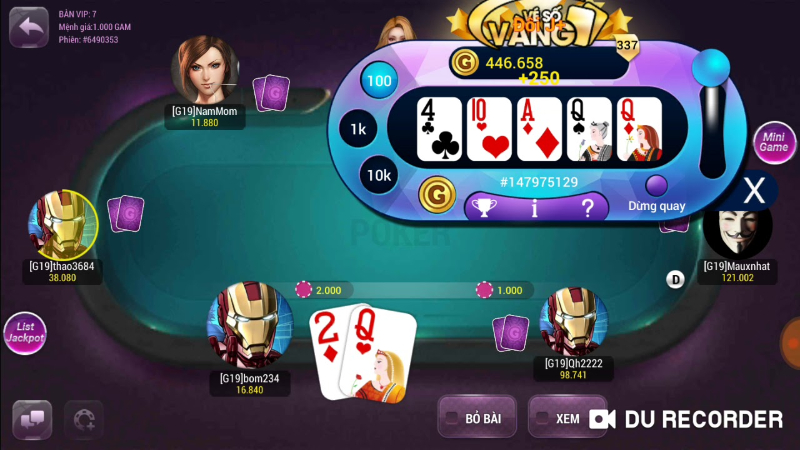View player NamMom's avatar

tap(205, 68)
